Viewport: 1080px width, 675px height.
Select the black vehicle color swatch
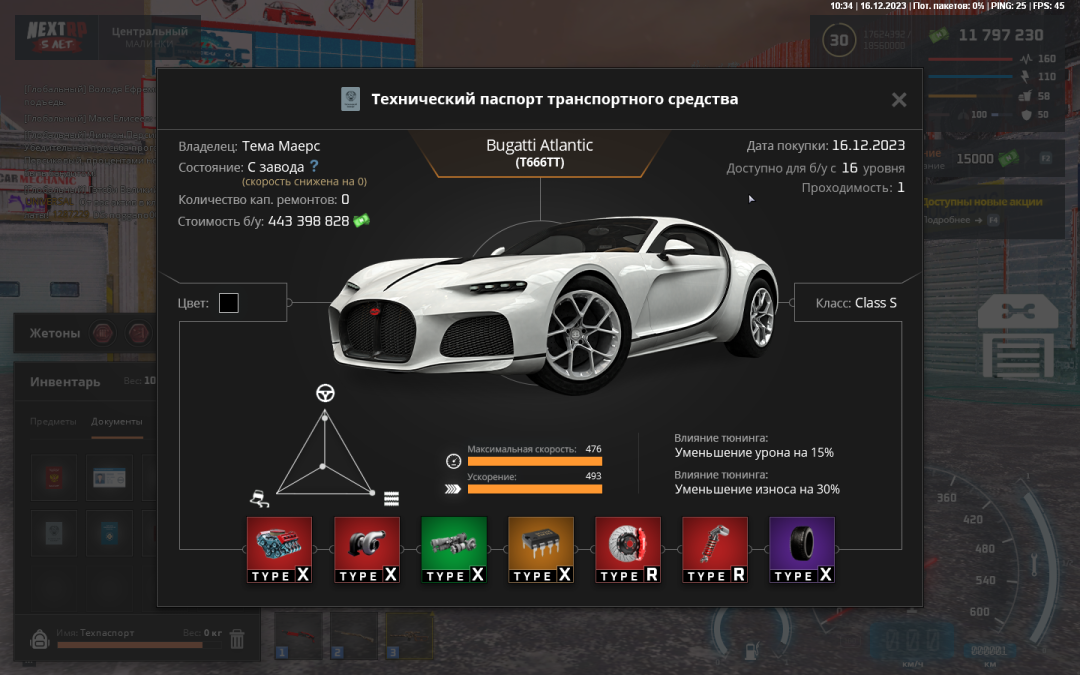(229, 302)
